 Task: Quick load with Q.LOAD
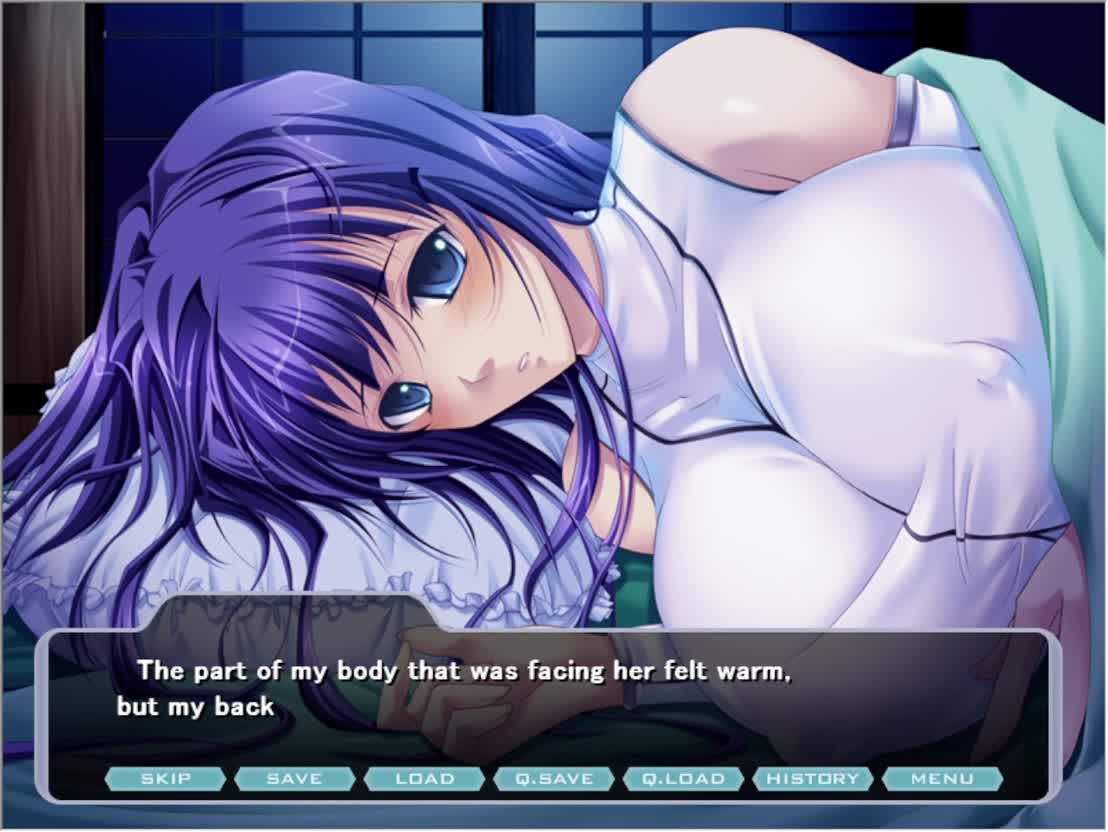tap(683, 779)
